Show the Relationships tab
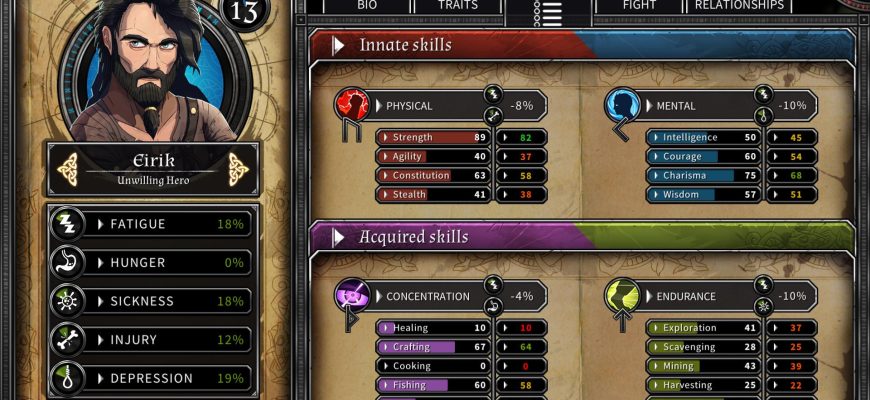 pyautogui.click(x=739, y=6)
